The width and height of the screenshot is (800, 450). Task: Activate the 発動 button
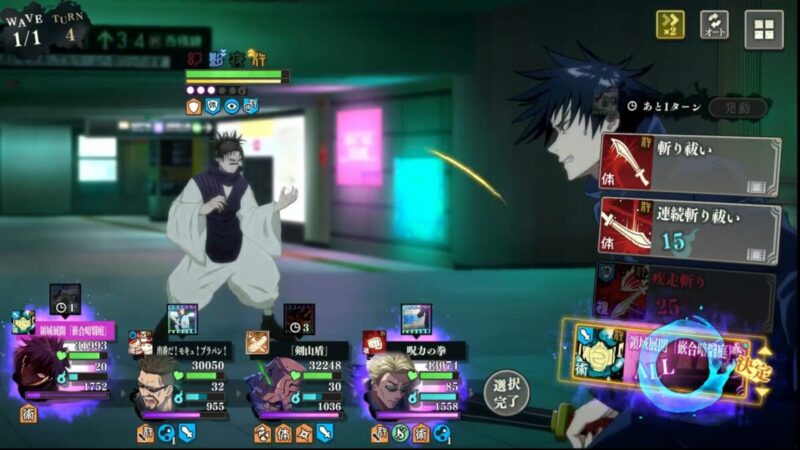[738, 107]
